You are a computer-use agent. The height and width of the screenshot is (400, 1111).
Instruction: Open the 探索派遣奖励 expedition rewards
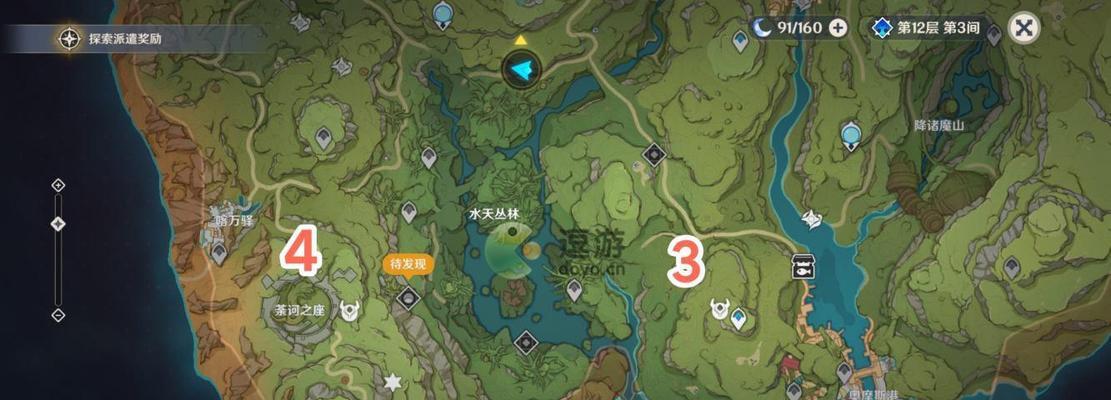click(110, 40)
